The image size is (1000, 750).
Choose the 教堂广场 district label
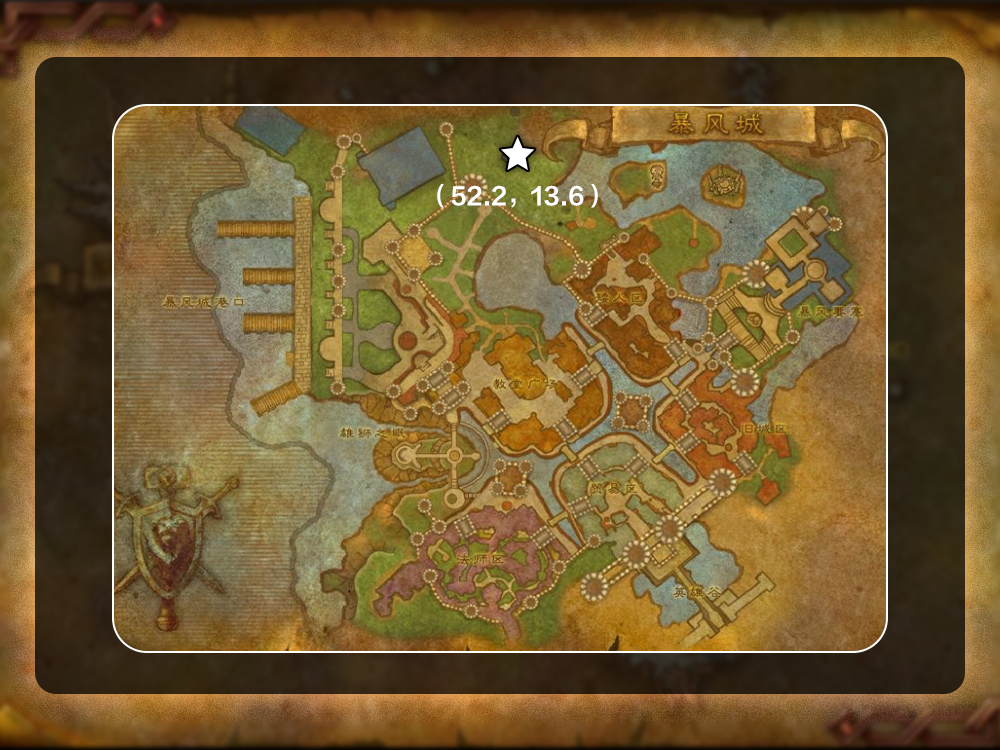(524, 384)
